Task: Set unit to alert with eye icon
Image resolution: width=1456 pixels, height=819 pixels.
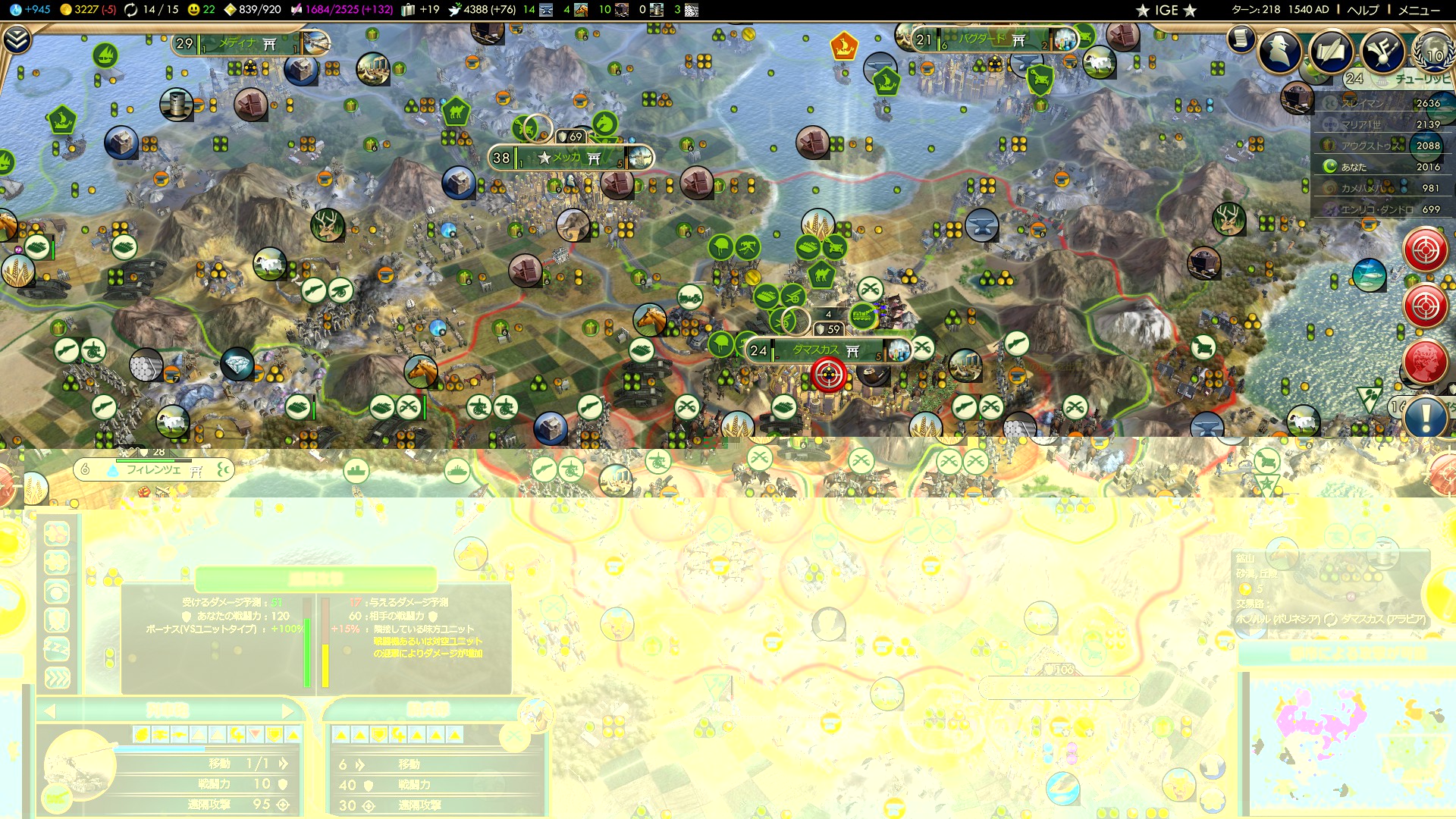Action: [x=57, y=591]
